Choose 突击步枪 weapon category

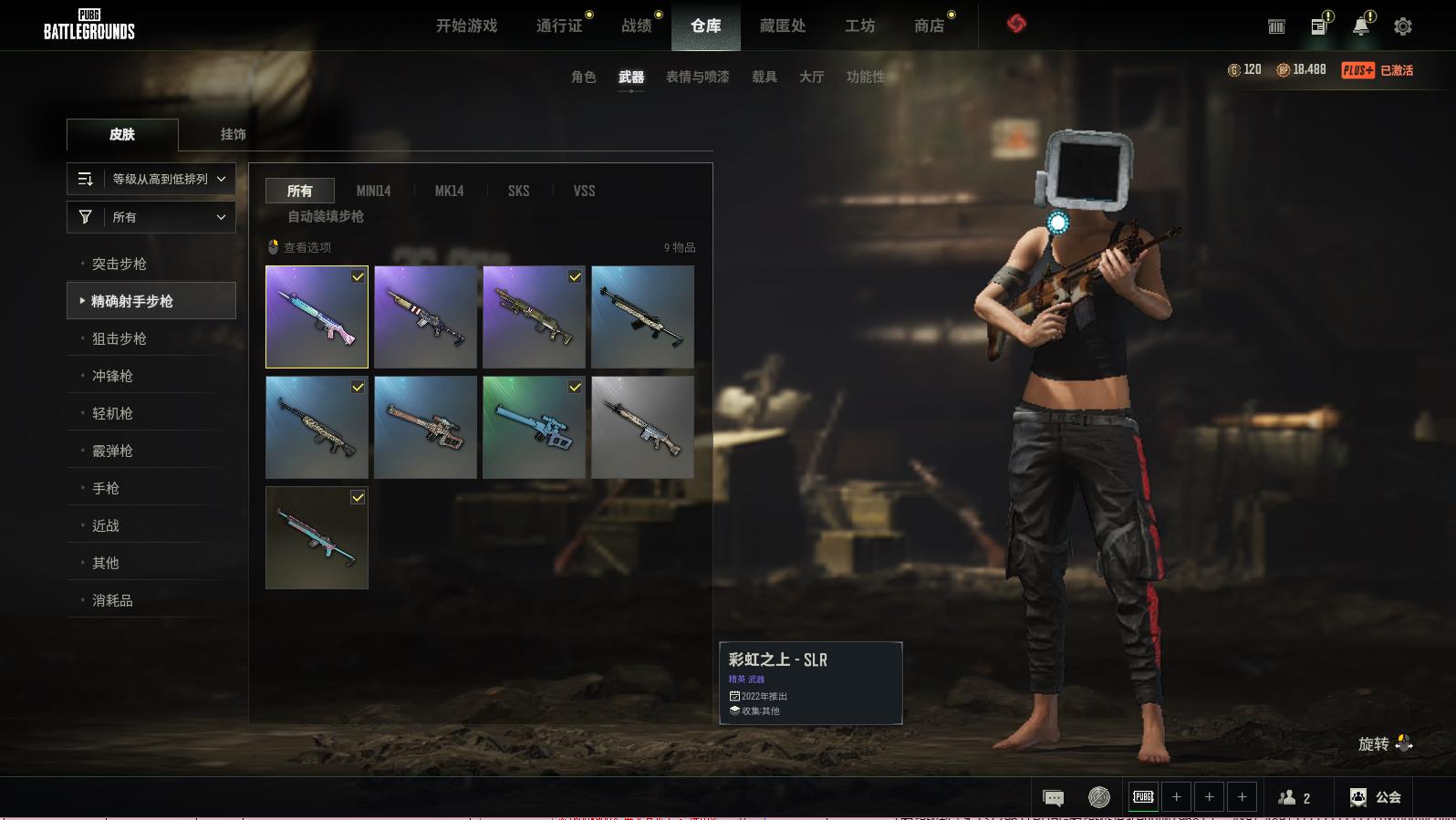coord(120,264)
